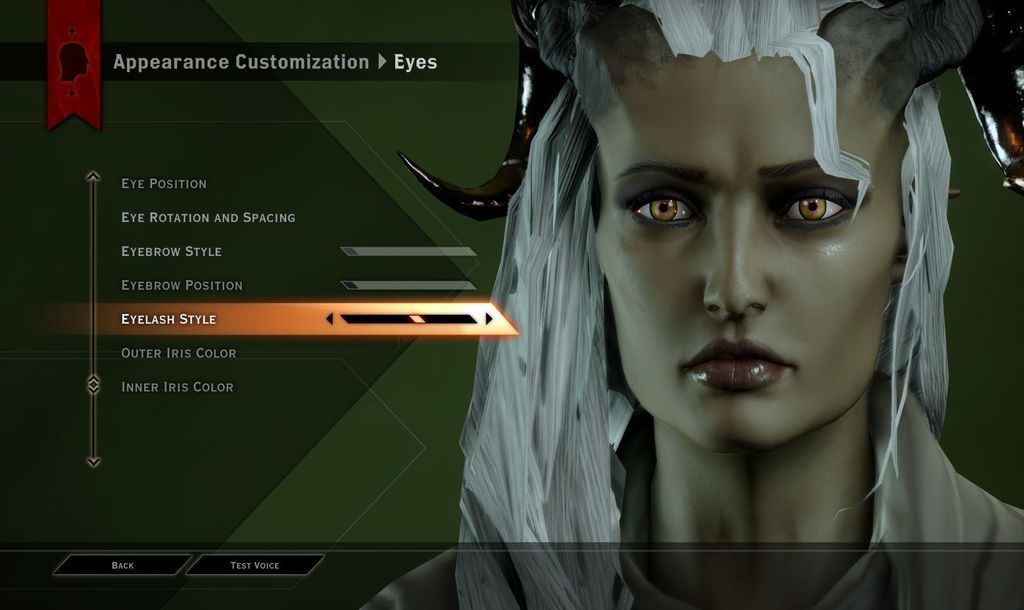Click the Back button
Image resolution: width=1024 pixels, height=610 pixels.
point(122,566)
